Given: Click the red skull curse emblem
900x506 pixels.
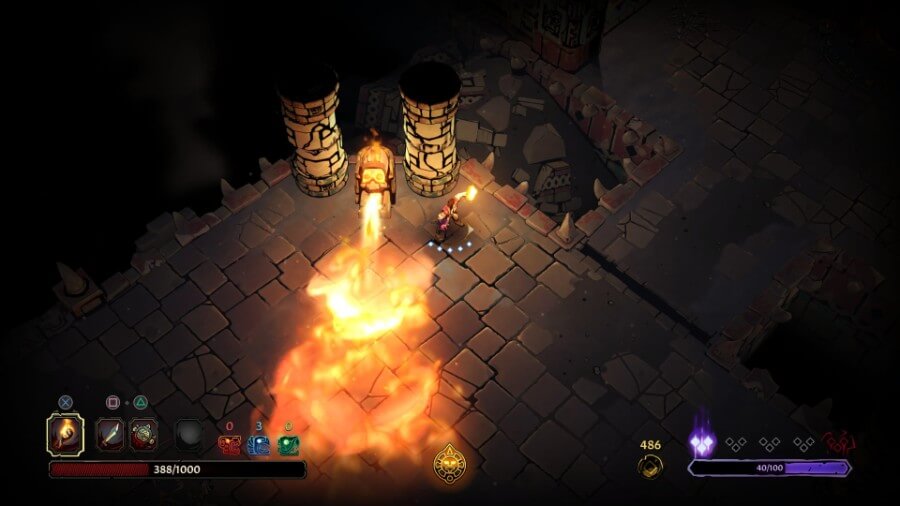Looking at the screenshot, I should click(x=840, y=442).
